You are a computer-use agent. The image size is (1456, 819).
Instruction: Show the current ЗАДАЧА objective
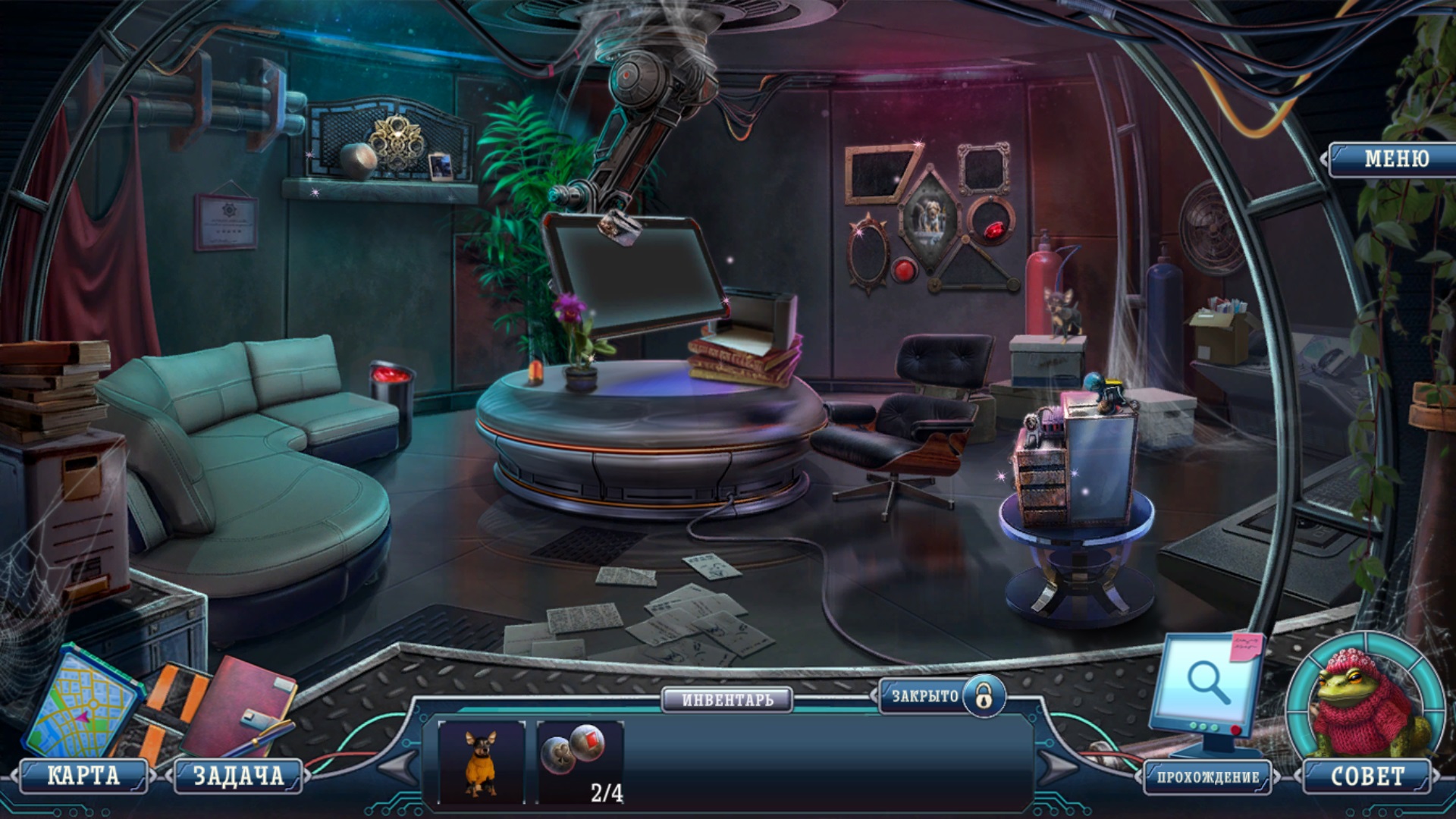238,776
